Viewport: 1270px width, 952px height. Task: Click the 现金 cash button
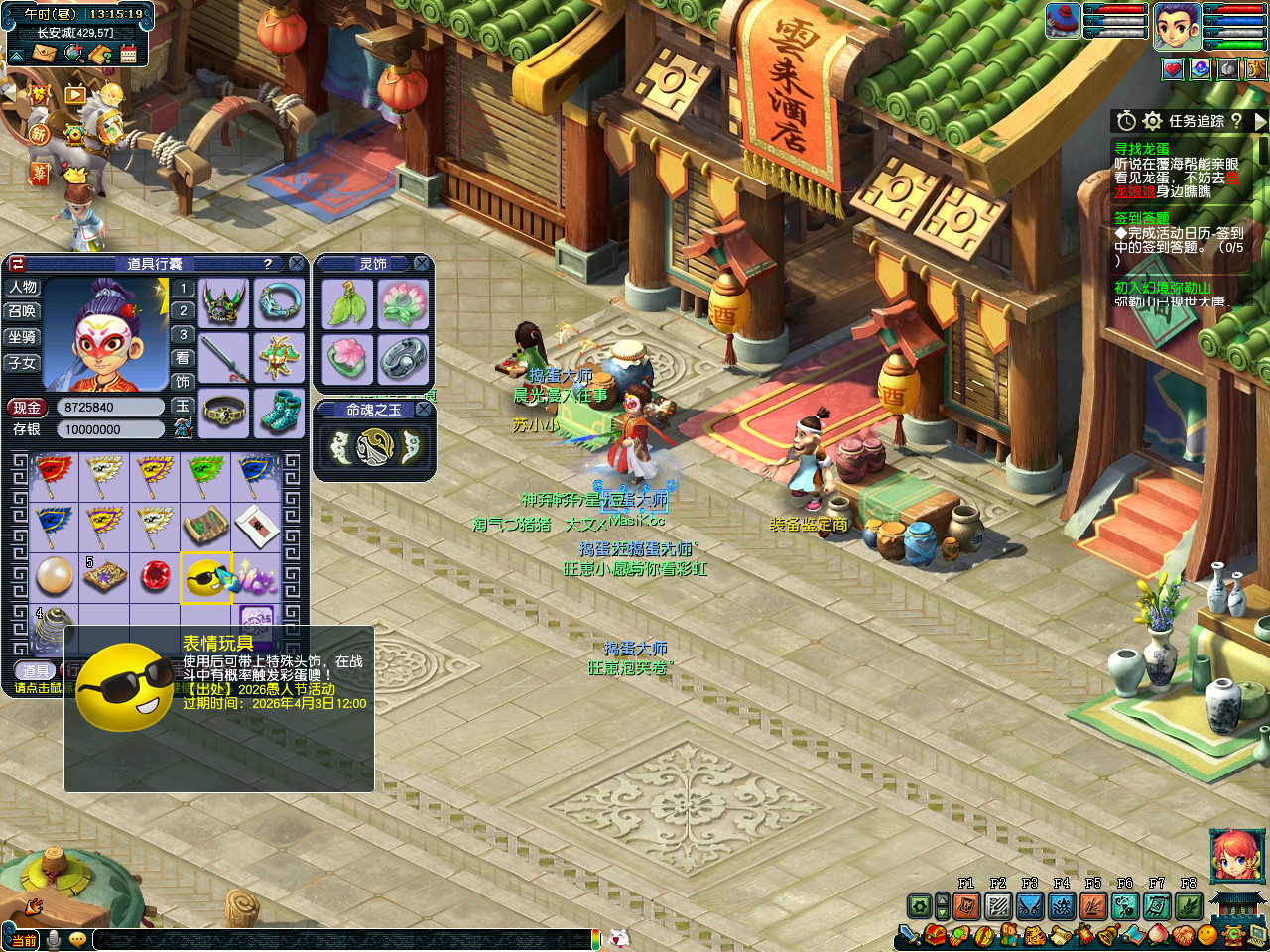pos(27,408)
